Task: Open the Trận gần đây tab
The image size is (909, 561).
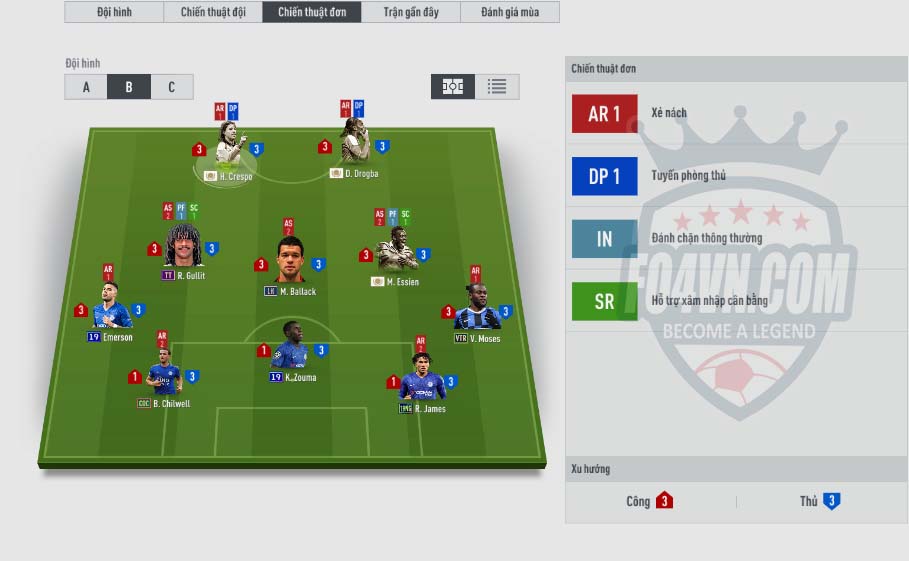Action: click(x=411, y=12)
